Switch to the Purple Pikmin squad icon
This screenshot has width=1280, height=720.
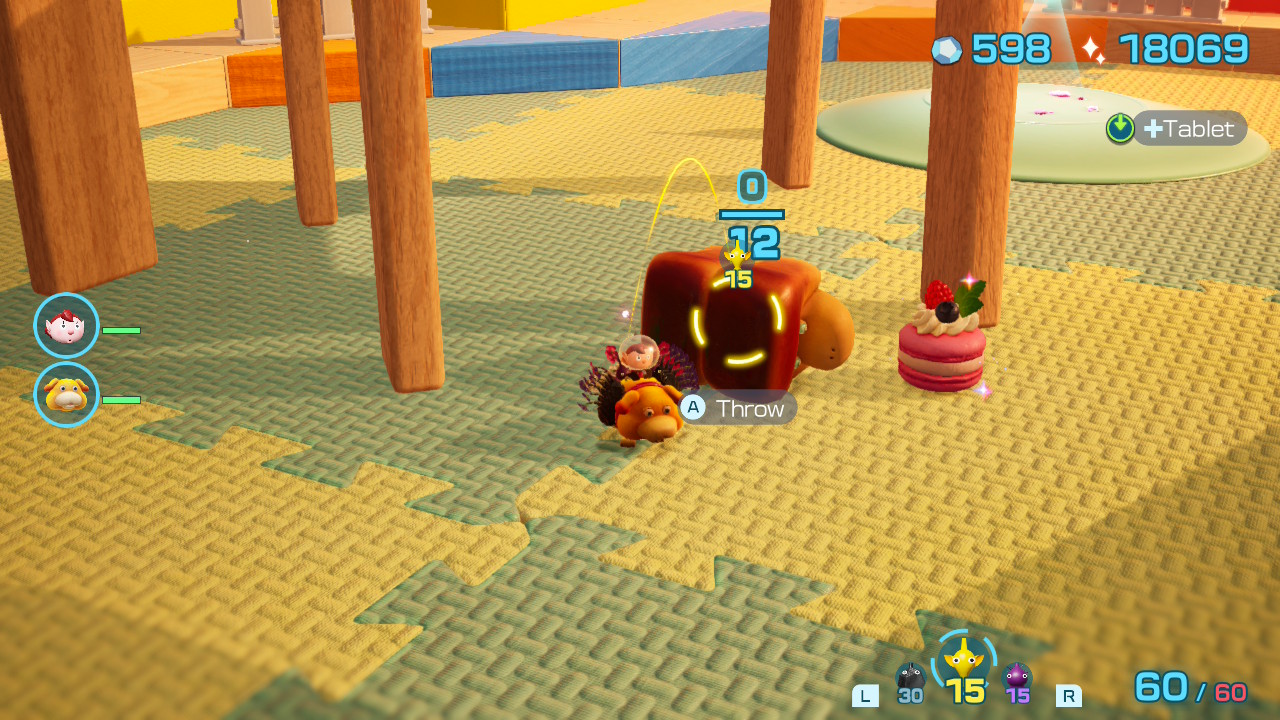[x=1017, y=679]
